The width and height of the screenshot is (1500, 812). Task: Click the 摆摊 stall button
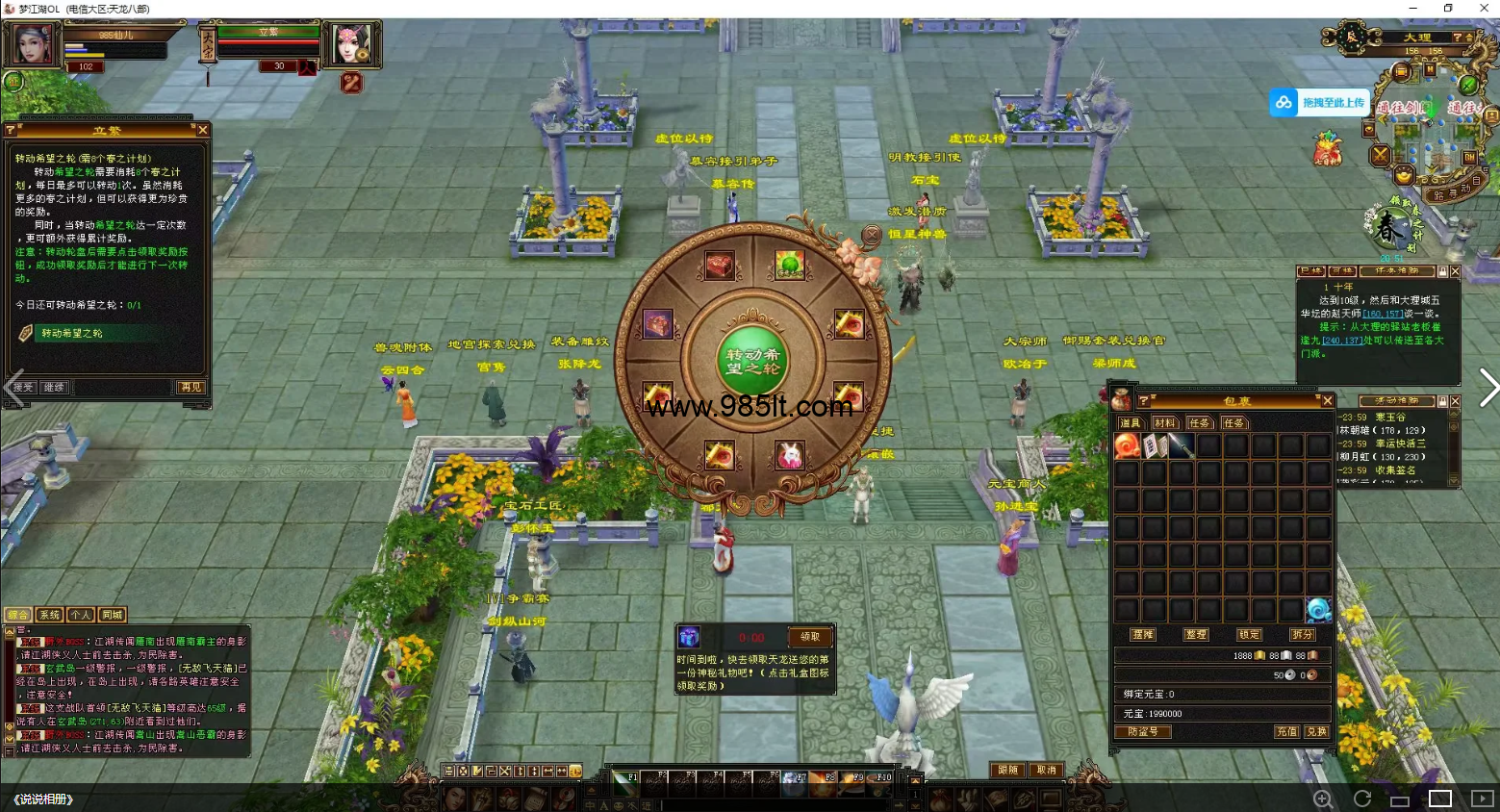pos(1142,634)
